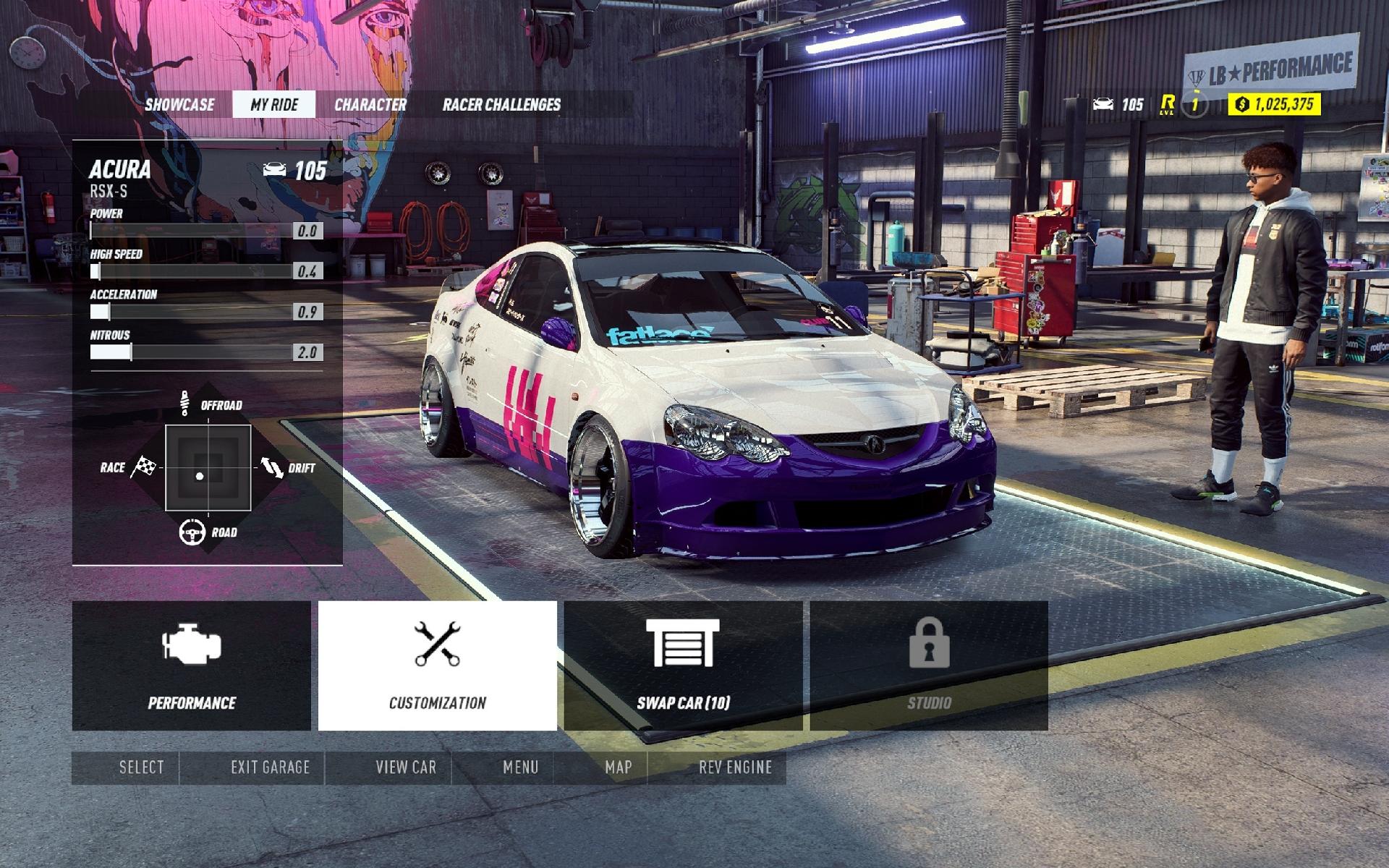Switch to the Showcase tab
The height and width of the screenshot is (868, 1389).
tap(179, 104)
